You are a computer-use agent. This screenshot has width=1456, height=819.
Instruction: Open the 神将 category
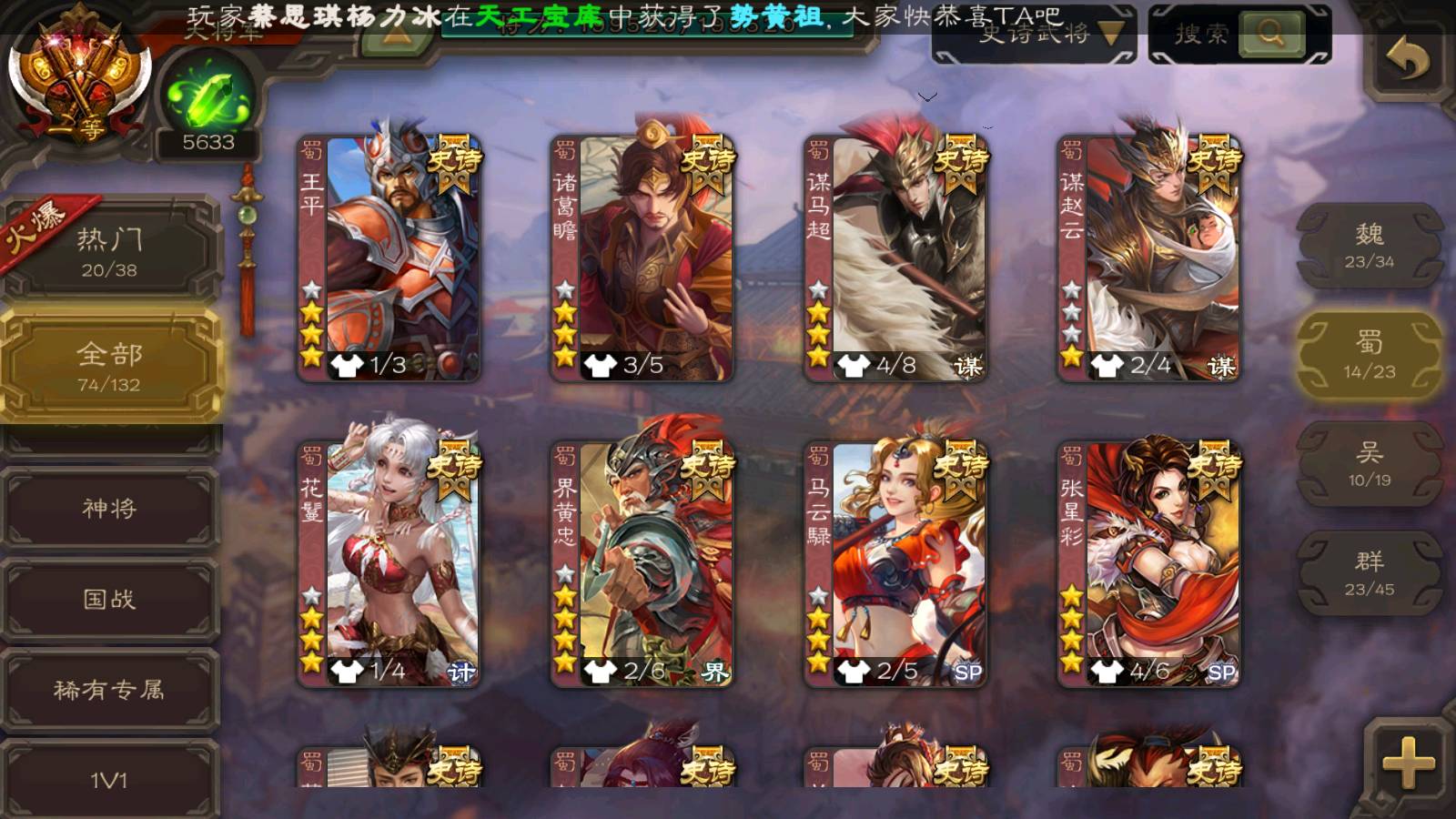109,508
